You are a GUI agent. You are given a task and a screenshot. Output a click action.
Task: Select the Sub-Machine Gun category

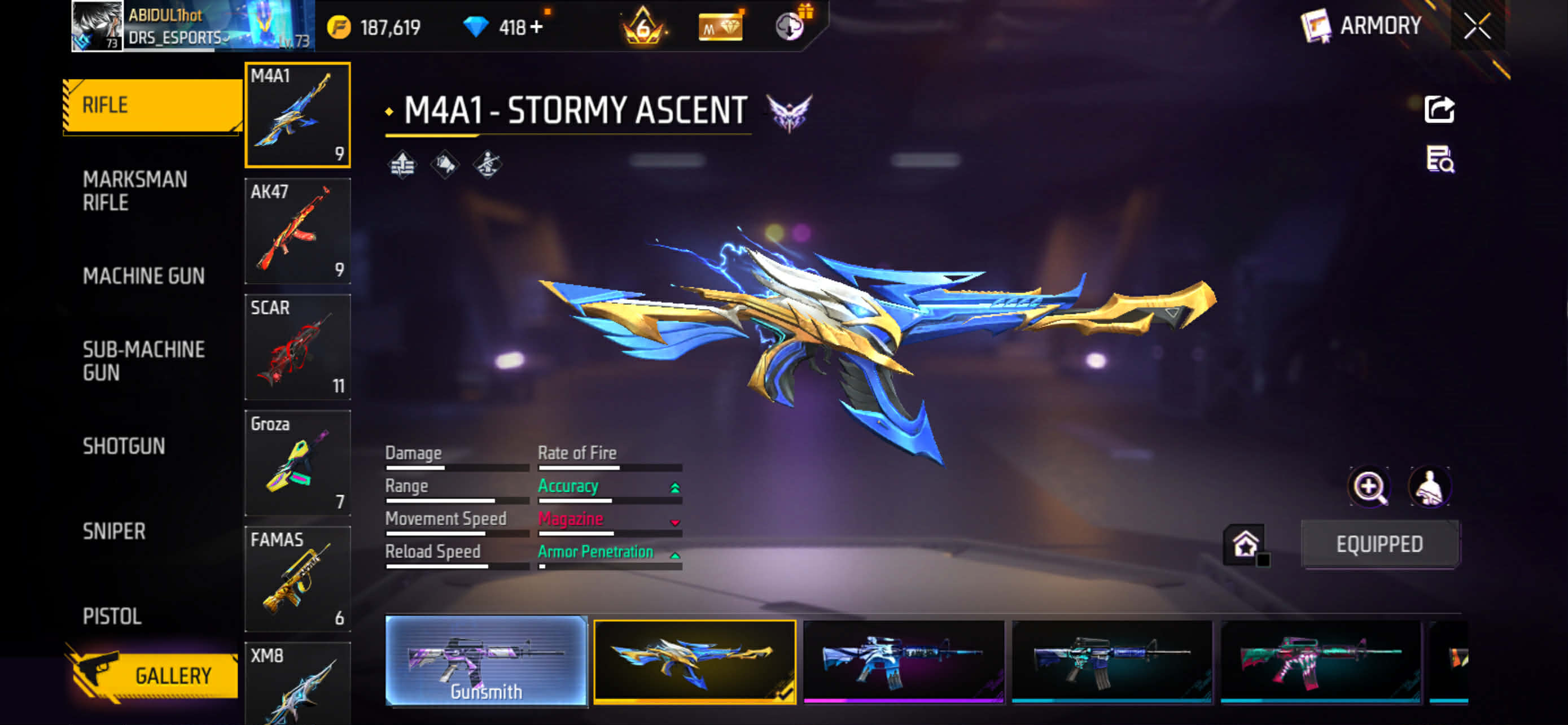[x=144, y=360]
